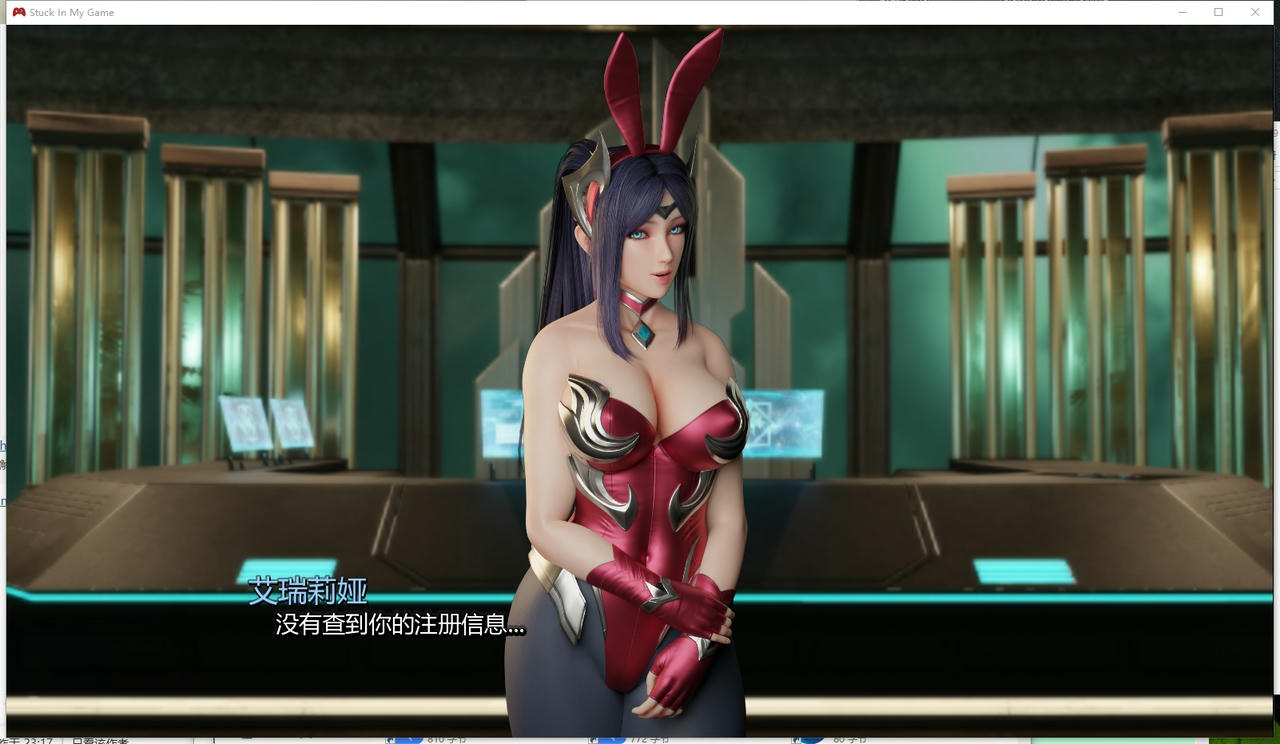Click the taskbar sliver below the game window
Viewport: 1280px width, 744px height.
(640, 741)
